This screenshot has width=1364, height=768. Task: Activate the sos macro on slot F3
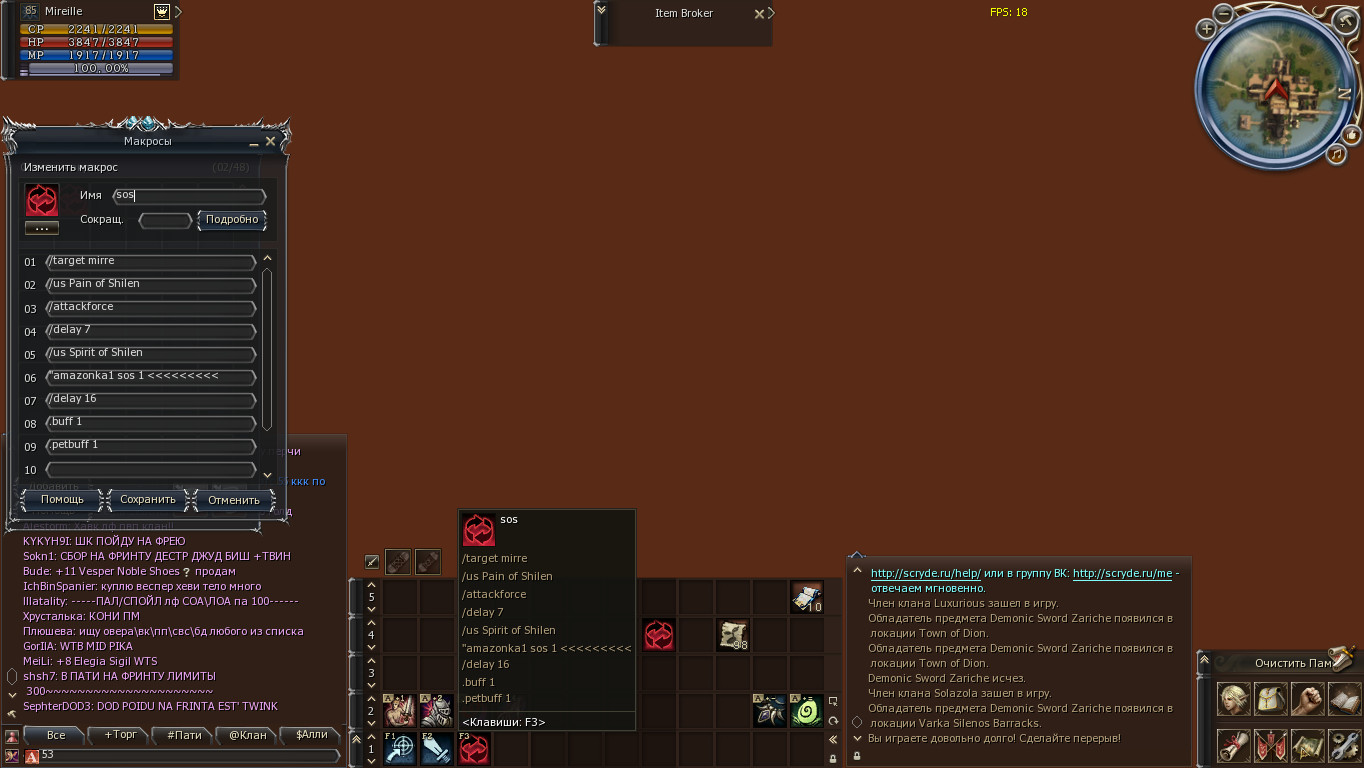(x=474, y=749)
